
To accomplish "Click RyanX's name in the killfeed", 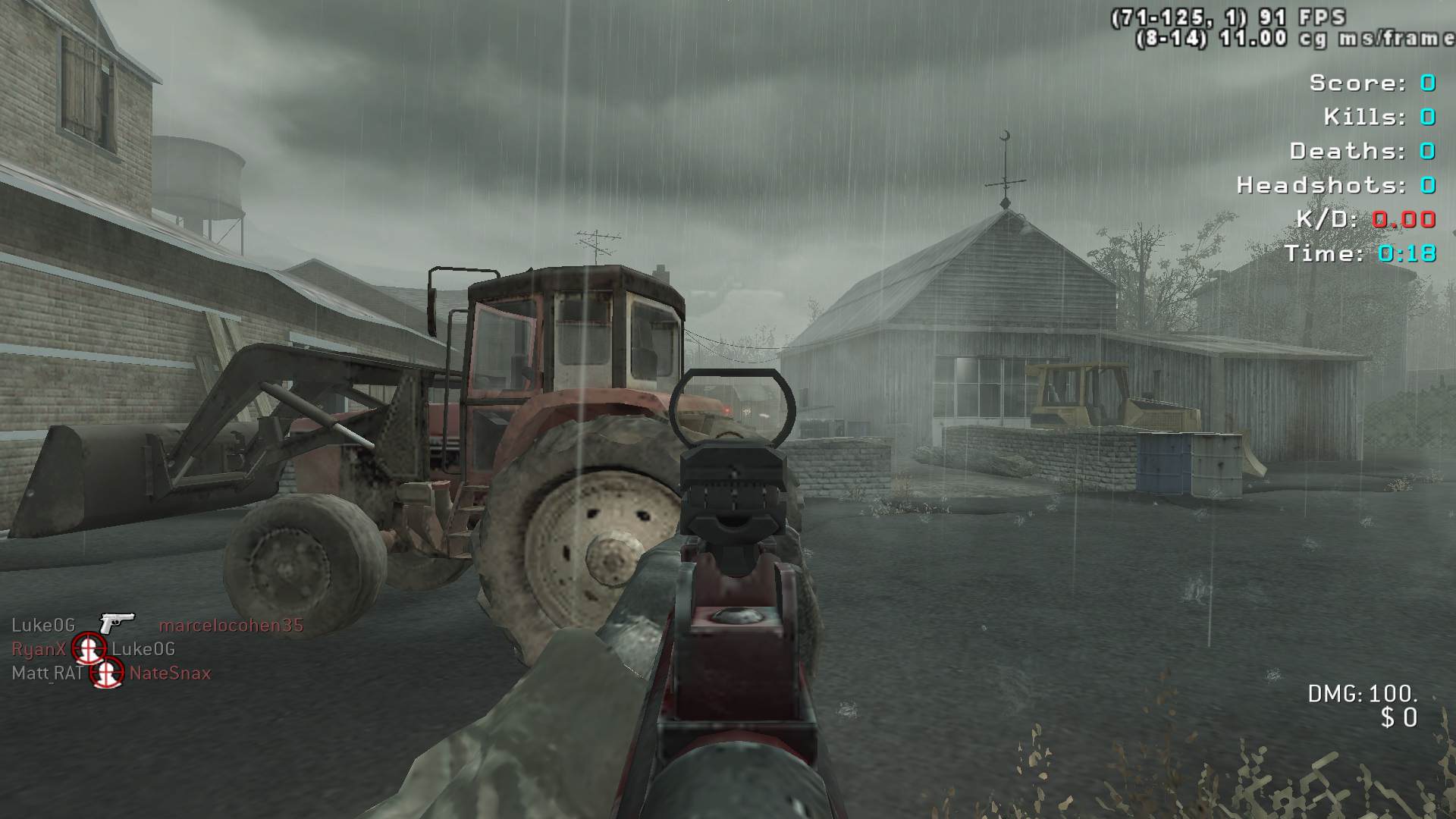I will click(x=39, y=650).
